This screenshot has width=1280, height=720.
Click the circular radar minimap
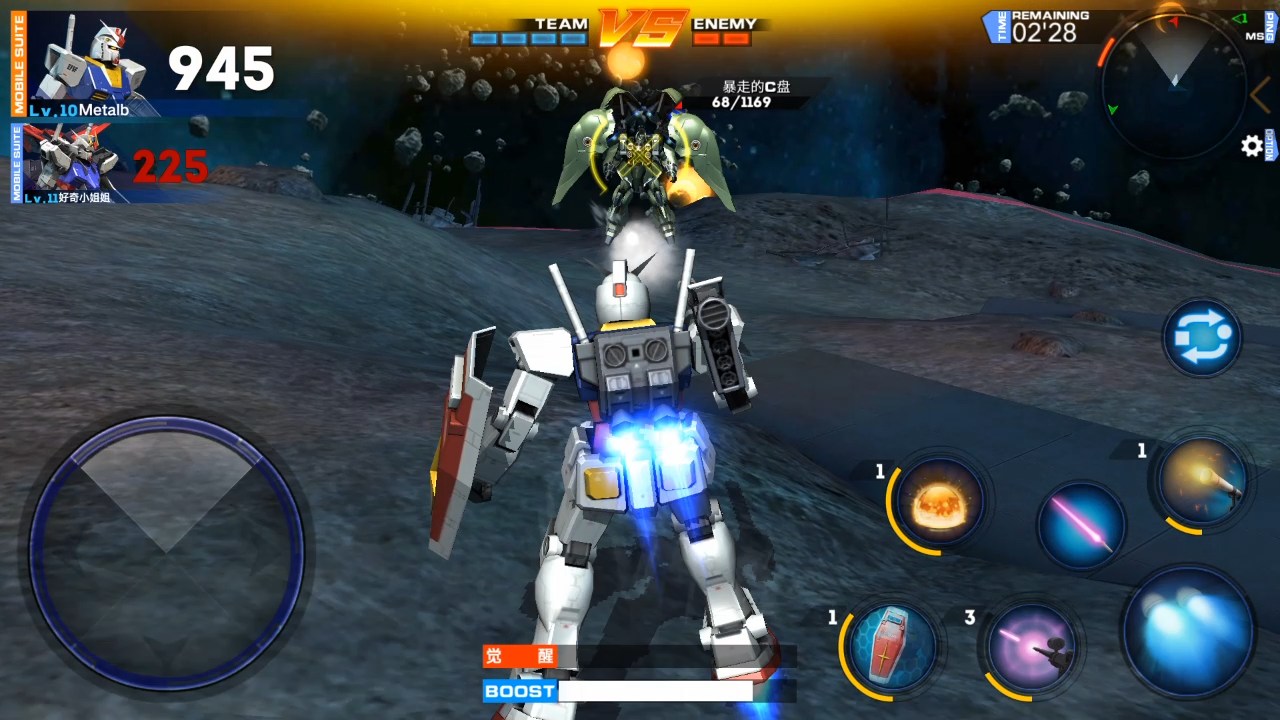click(1174, 85)
